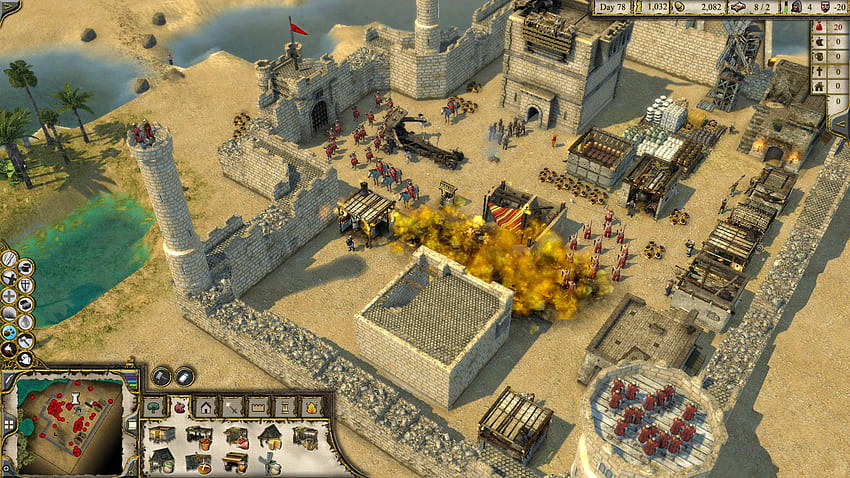Switch to the tree resources tab
The height and width of the screenshot is (478, 850).
[x=154, y=406]
